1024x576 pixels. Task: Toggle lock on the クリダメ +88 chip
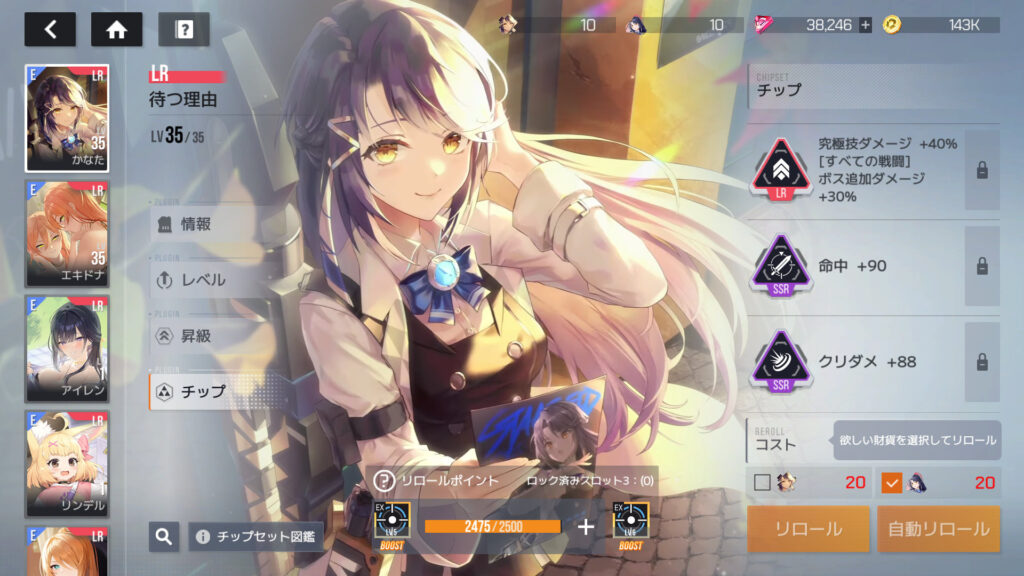click(x=982, y=362)
